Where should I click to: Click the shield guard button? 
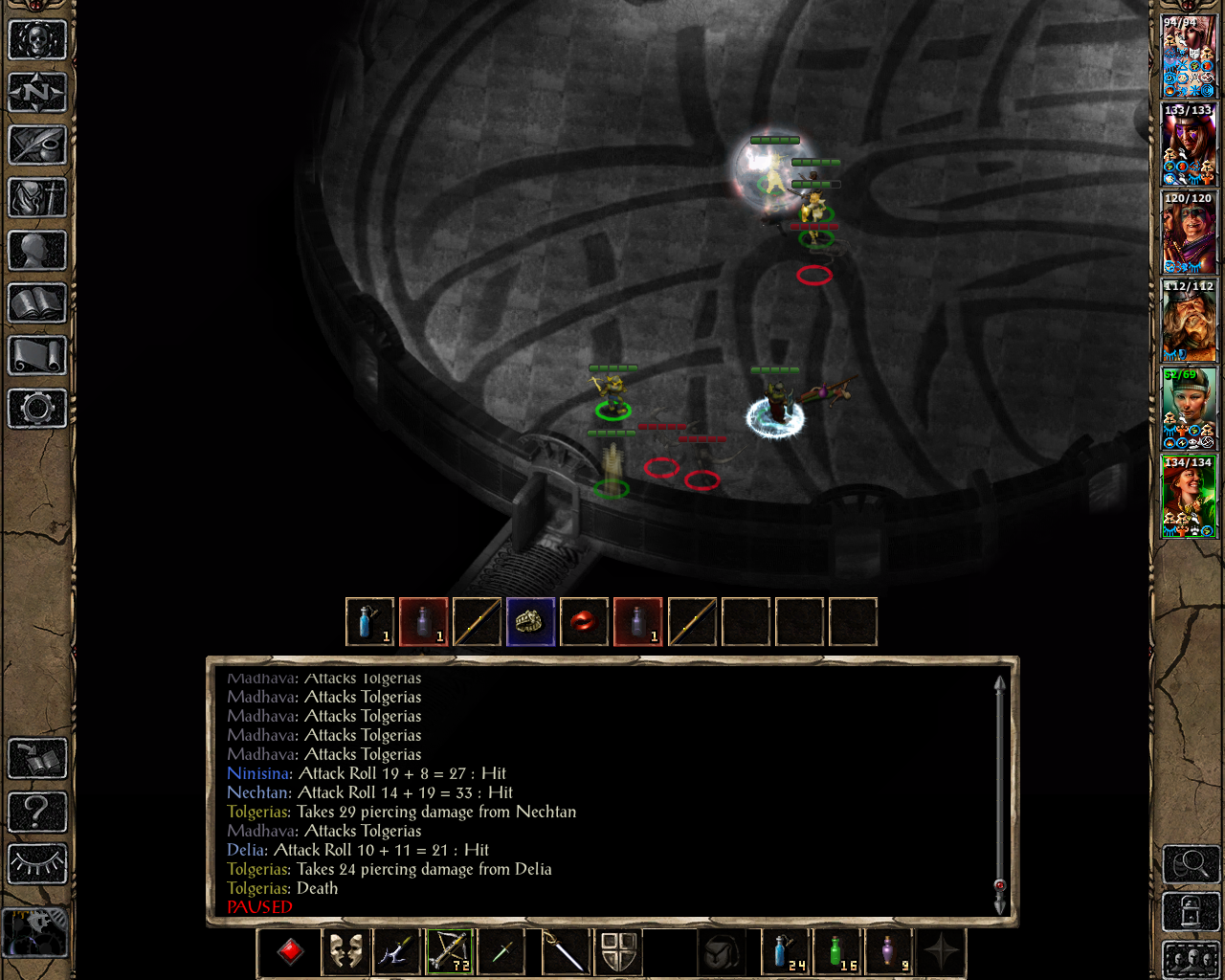click(x=618, y=951)
